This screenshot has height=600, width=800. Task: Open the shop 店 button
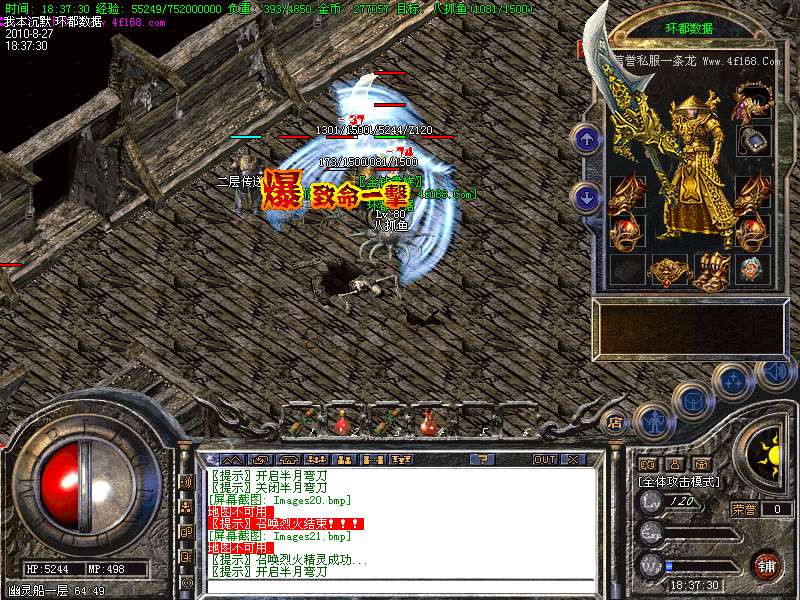[614, 422]
